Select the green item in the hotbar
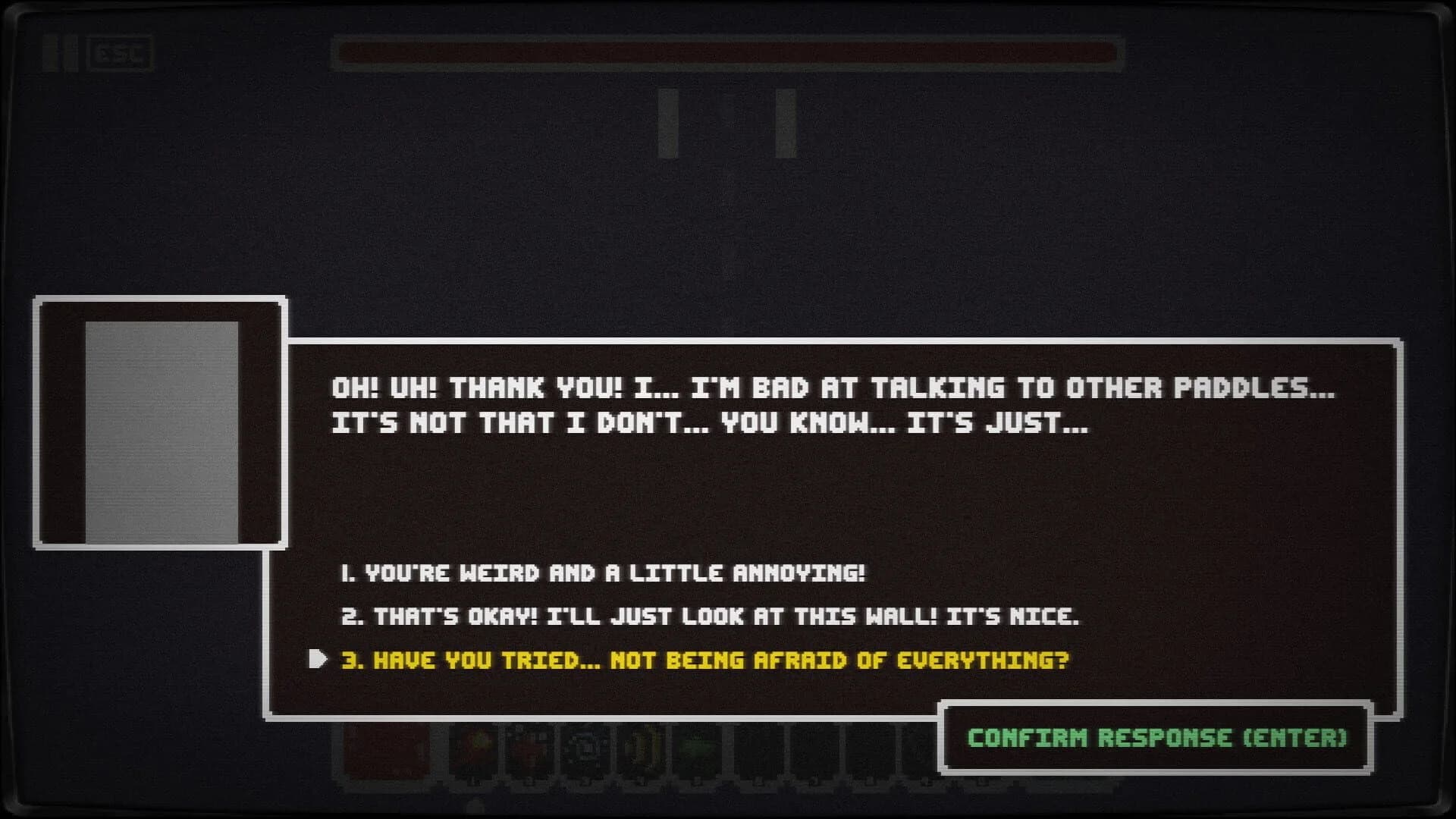The height and width of the screenshot is (819, 1456). 699,751
